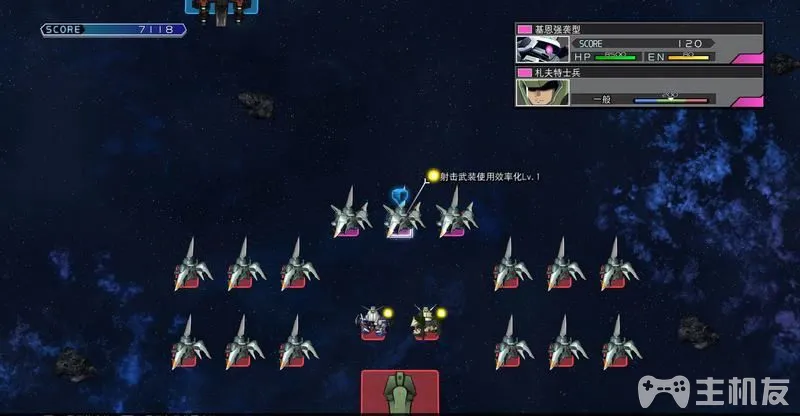800x416 pixels.
Task: Click the 札夫特士兵 pilot portrait
Action: (535, 92)
